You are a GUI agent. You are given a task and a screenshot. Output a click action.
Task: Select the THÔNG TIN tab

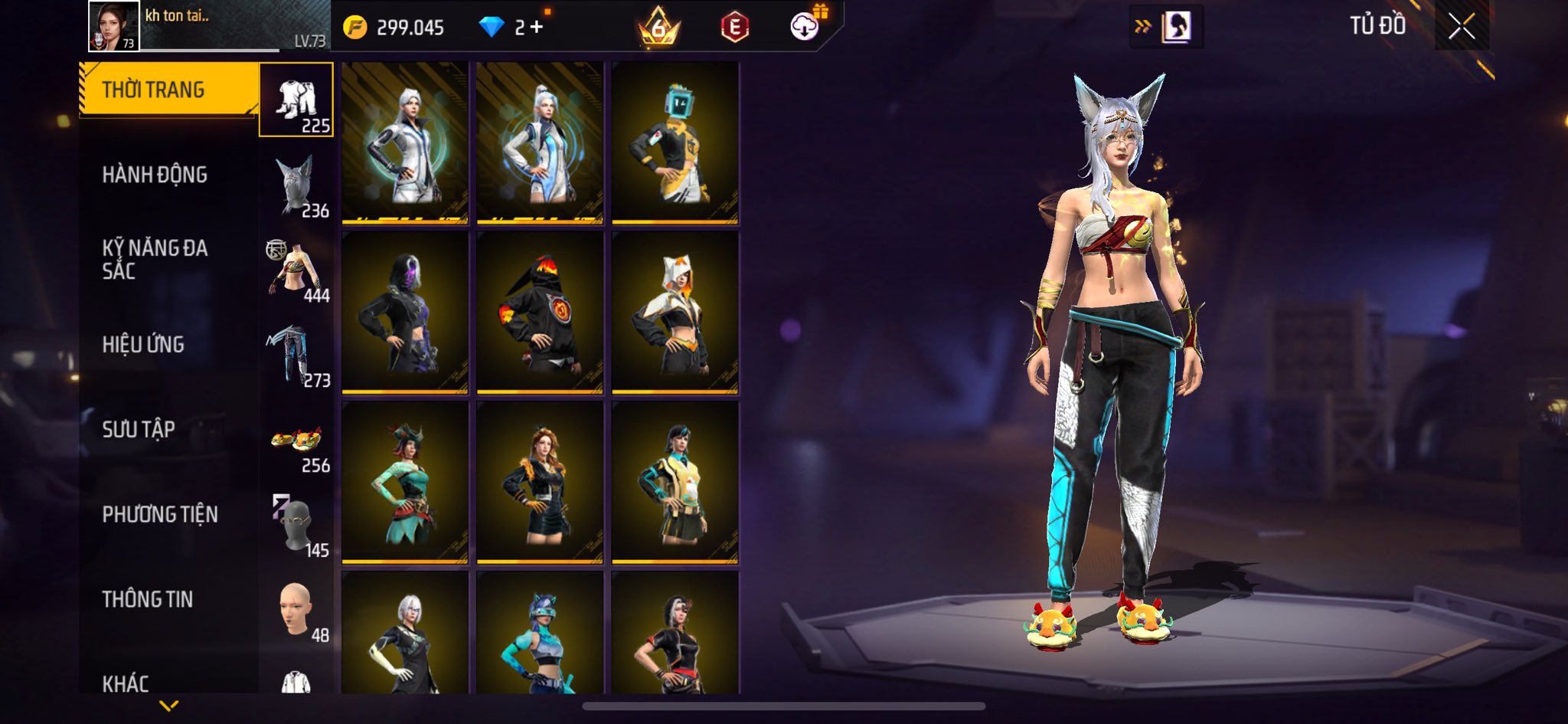(x=148, y=599)
